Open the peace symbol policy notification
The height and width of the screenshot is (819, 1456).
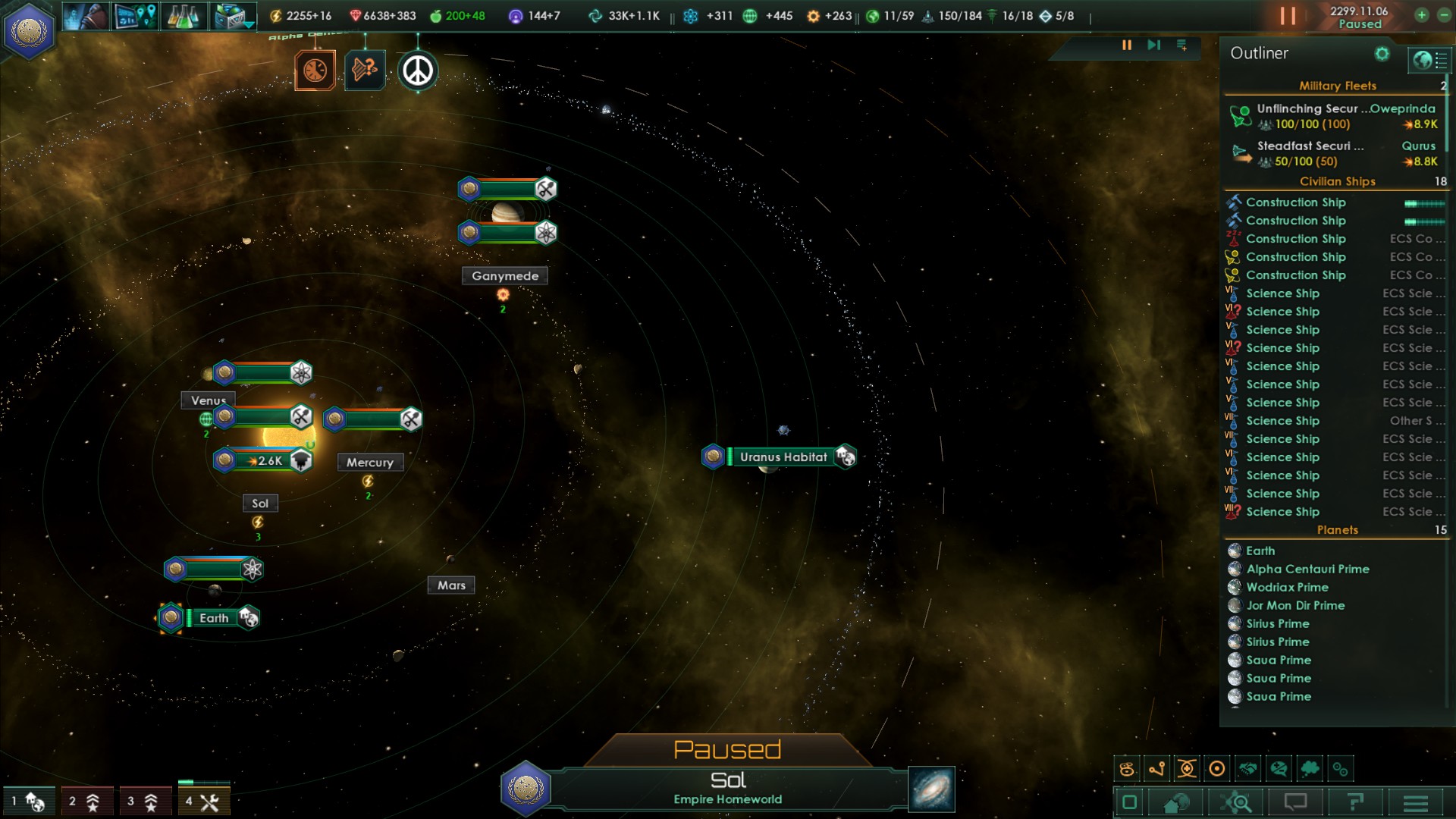[x=417, y=71]
